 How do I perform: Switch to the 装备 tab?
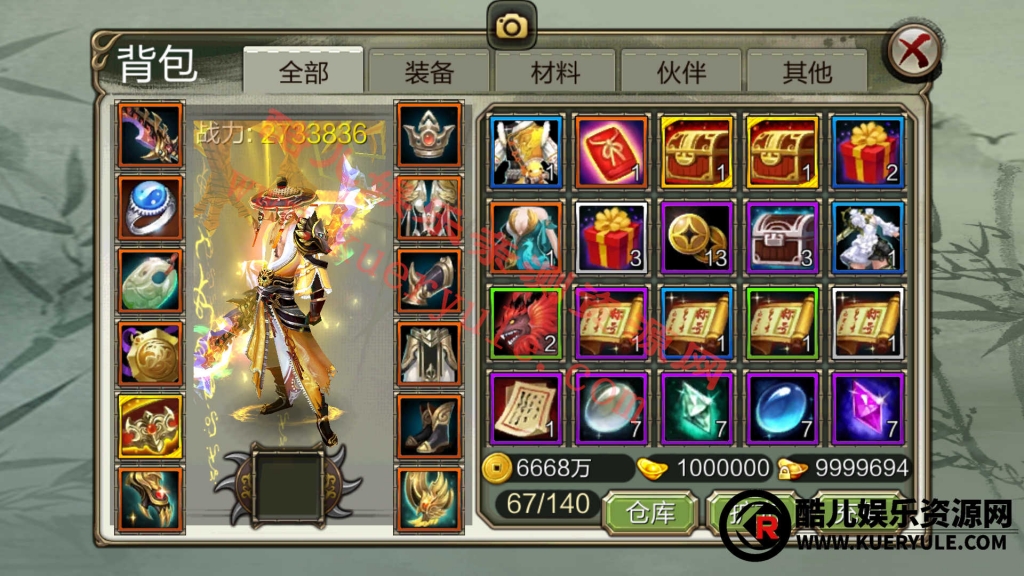point(429,71)
